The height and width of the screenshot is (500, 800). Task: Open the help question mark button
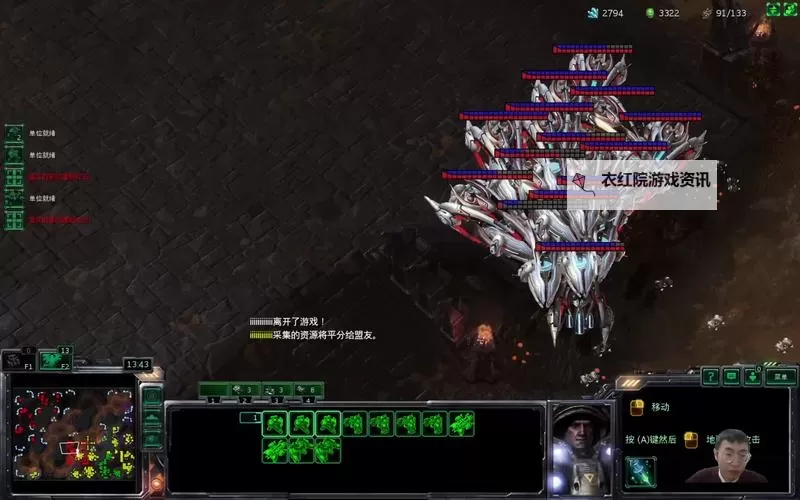[x=710, y=376]
